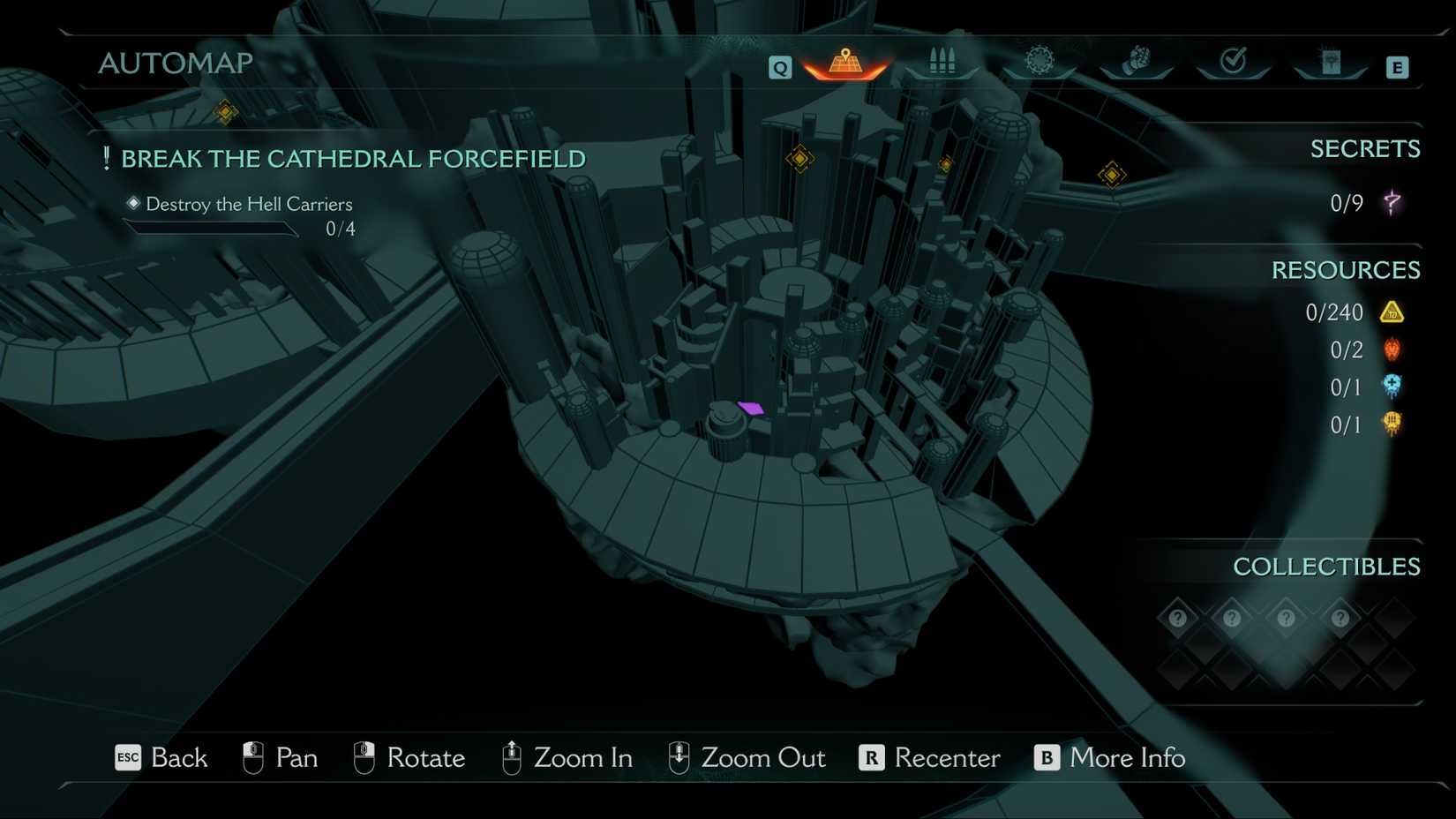Open the Suit upgrades gear icon

(x=1039, y=58)
